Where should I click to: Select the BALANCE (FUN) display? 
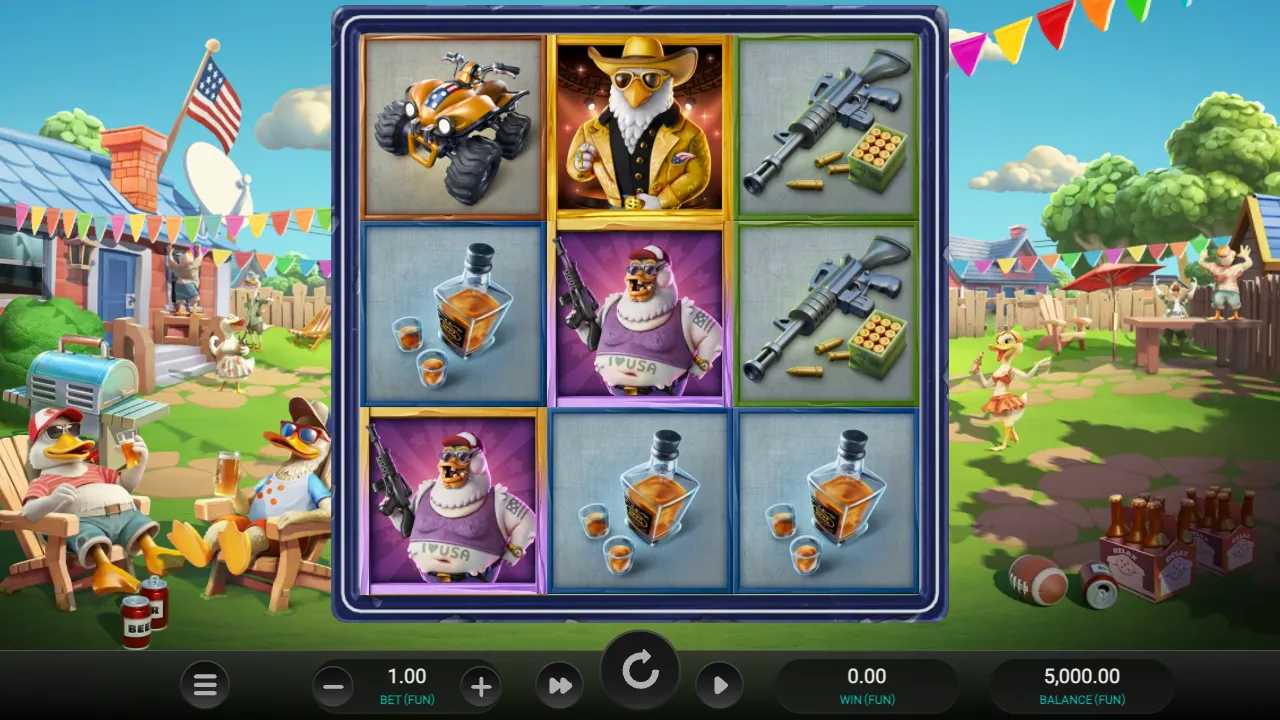click(x=1082, y=685)
